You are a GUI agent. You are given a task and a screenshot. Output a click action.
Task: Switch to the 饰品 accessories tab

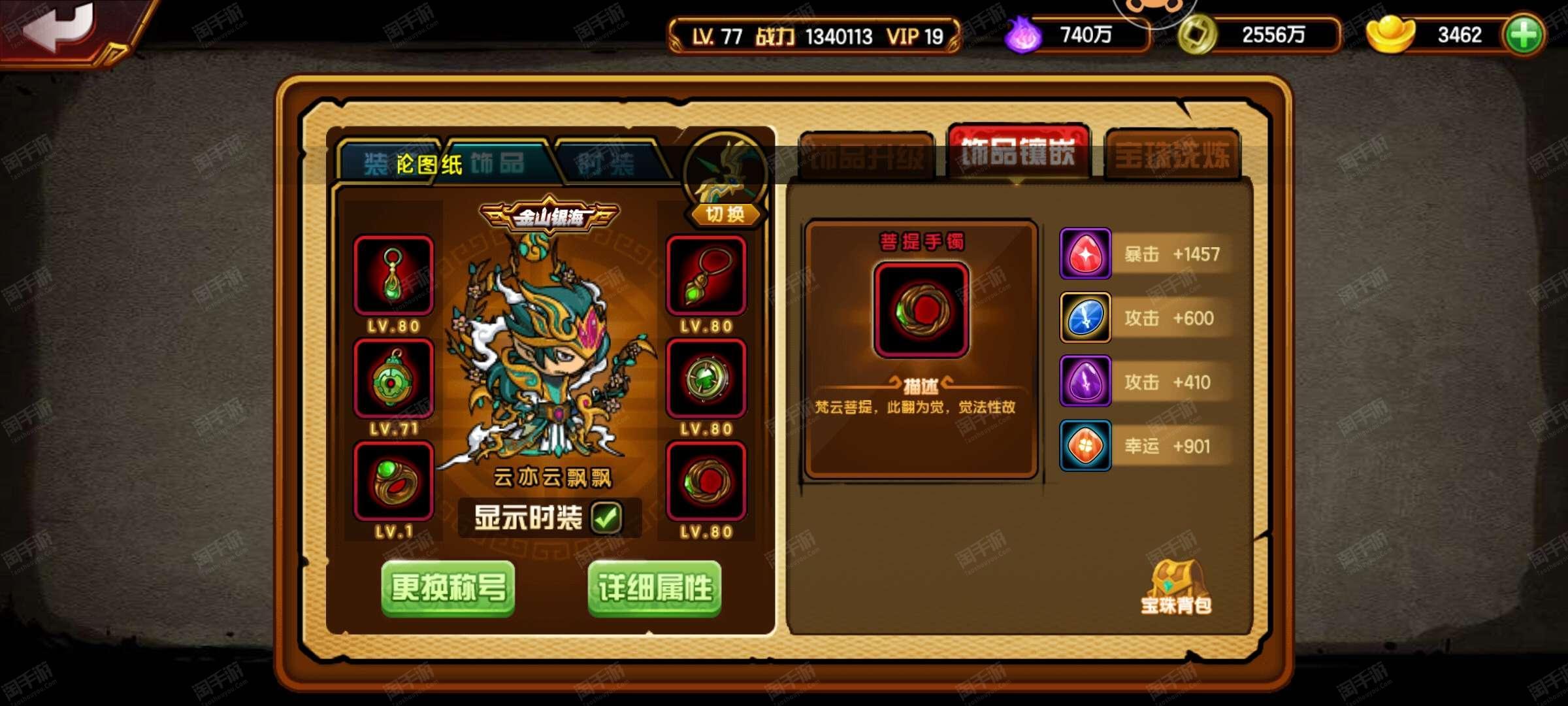[x=497, y=163]
